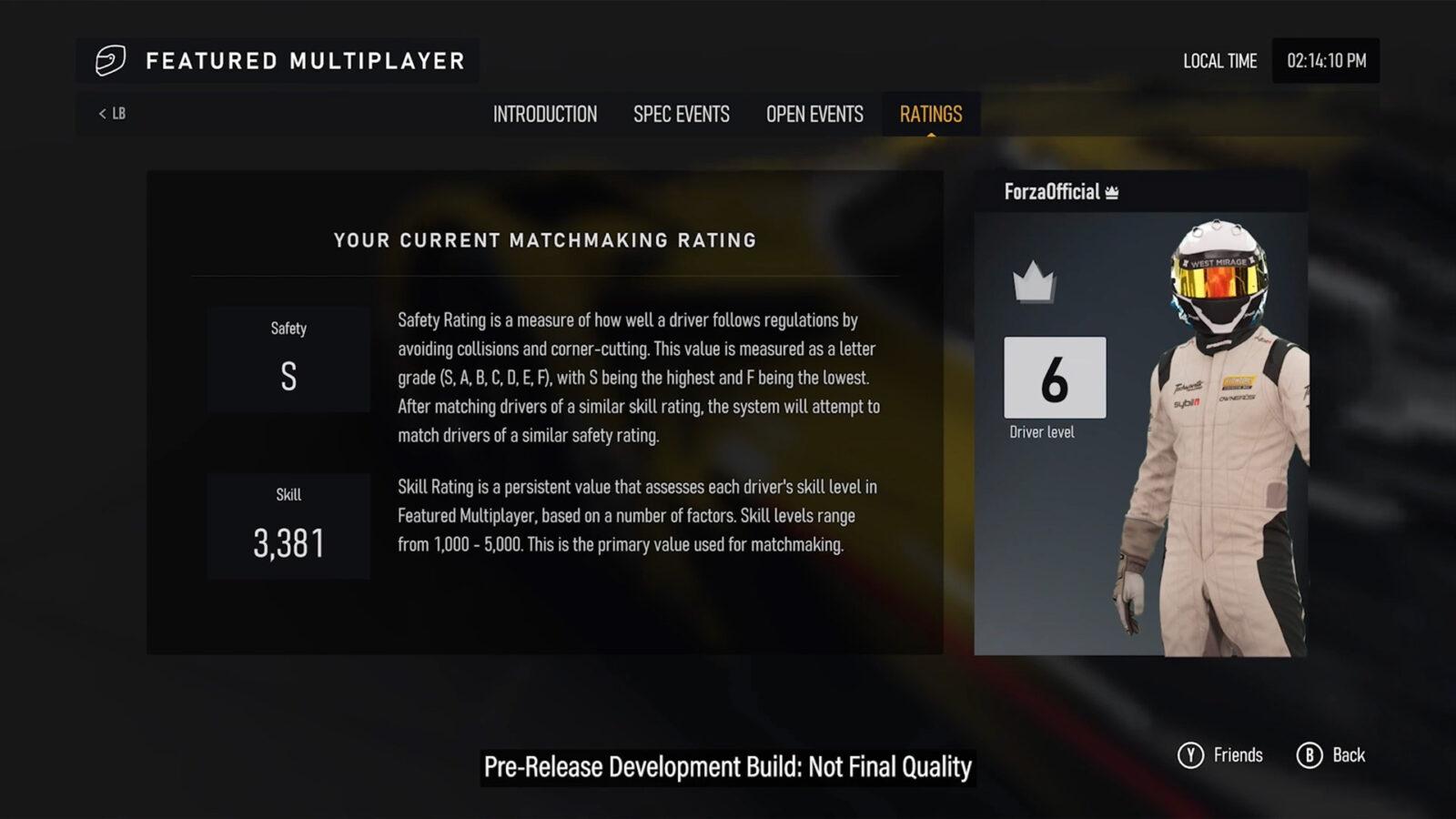Viewport: 1456px width, 819px height.
Task: Click the Your Current Matchmaking Rating heading
Action: 545,240
